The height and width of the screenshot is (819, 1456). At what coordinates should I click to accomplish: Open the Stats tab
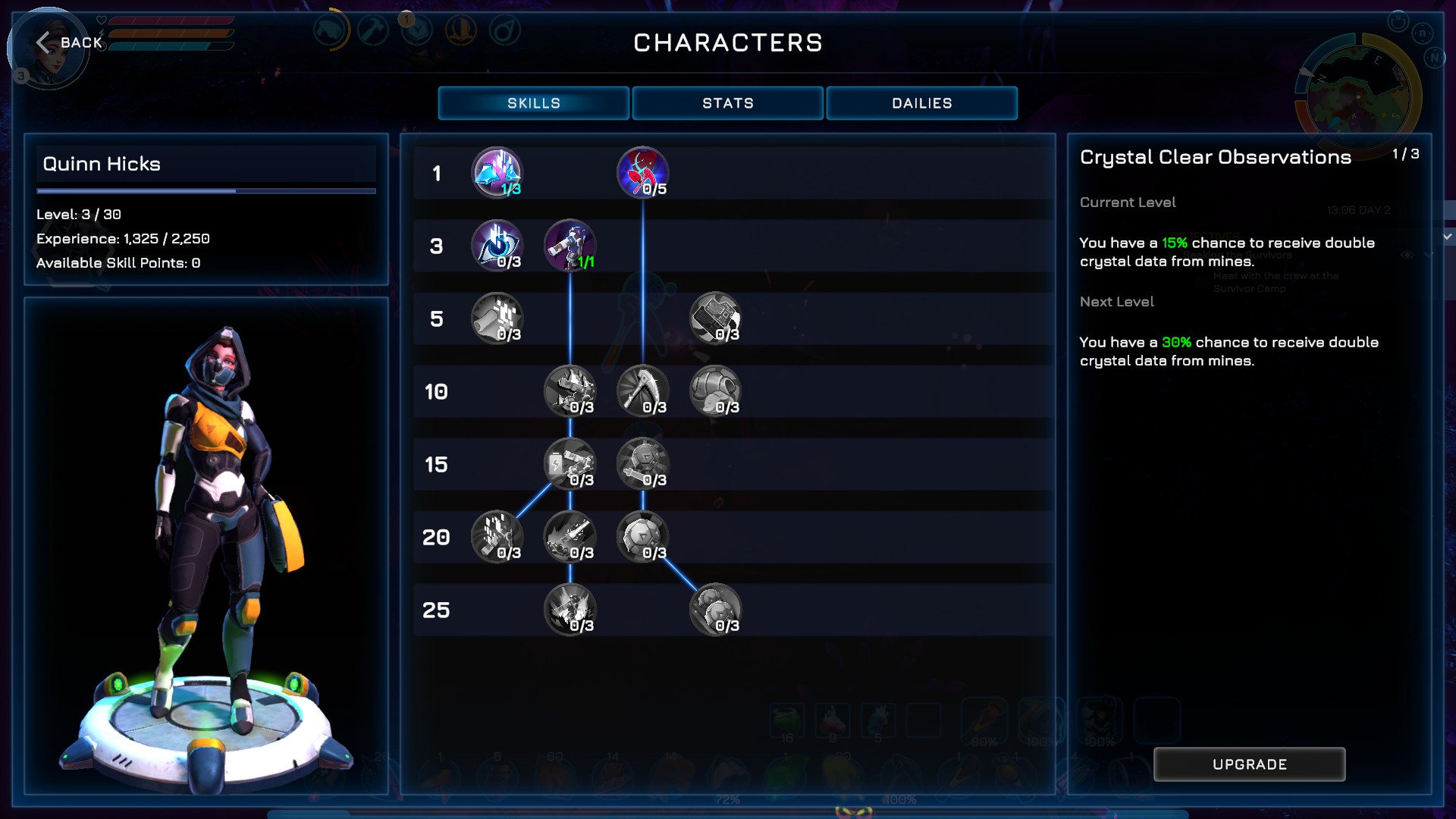[x=727, y=103]
